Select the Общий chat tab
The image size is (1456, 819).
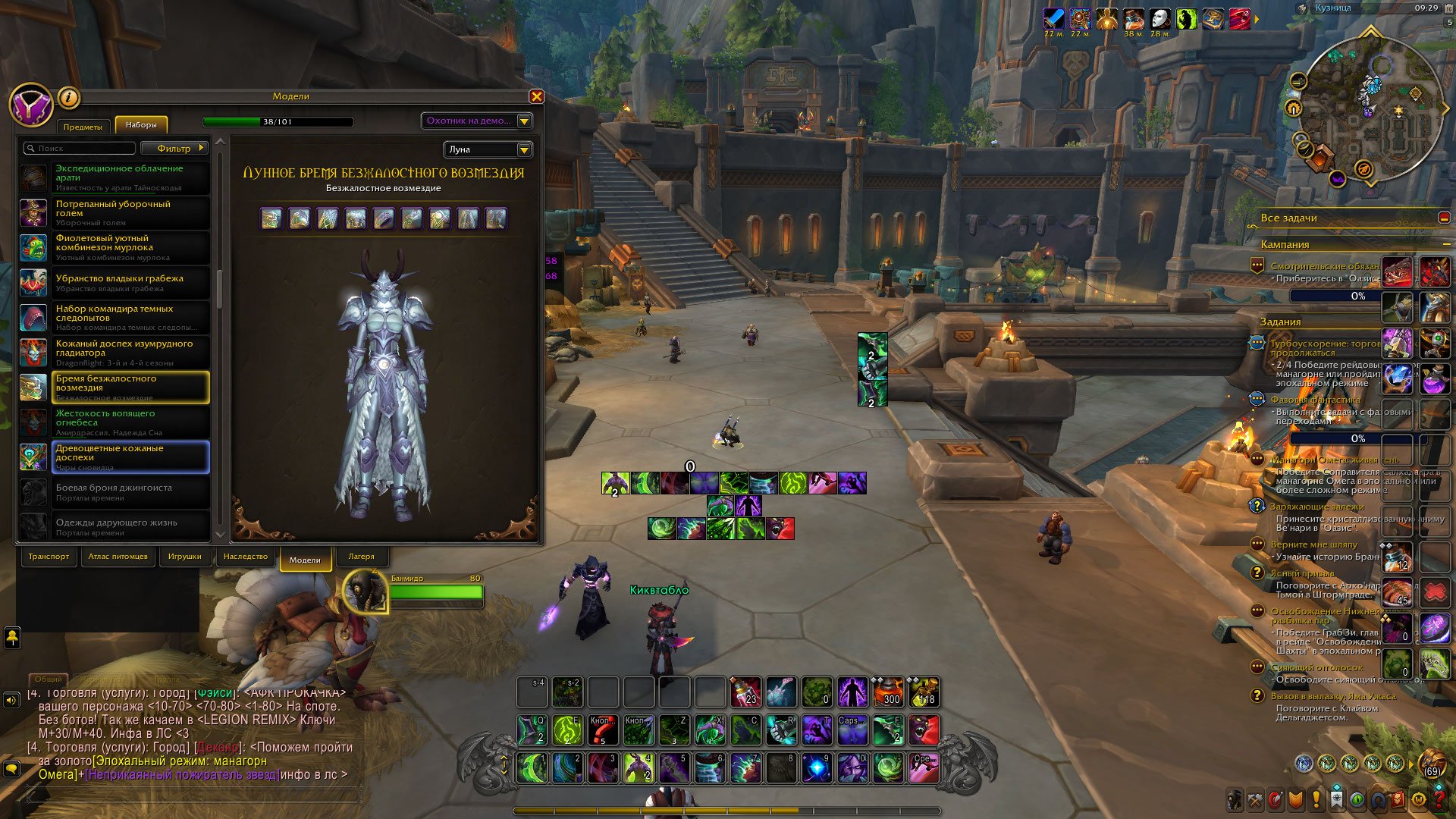pos(48,679)
